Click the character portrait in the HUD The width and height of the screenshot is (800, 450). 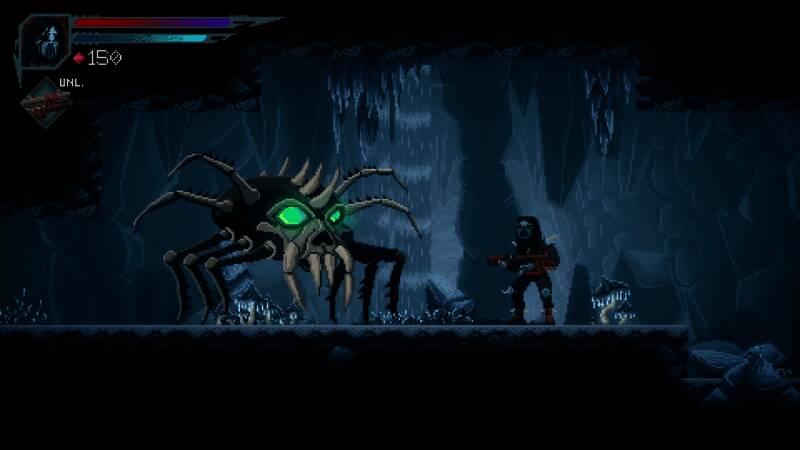pos(44,40)
